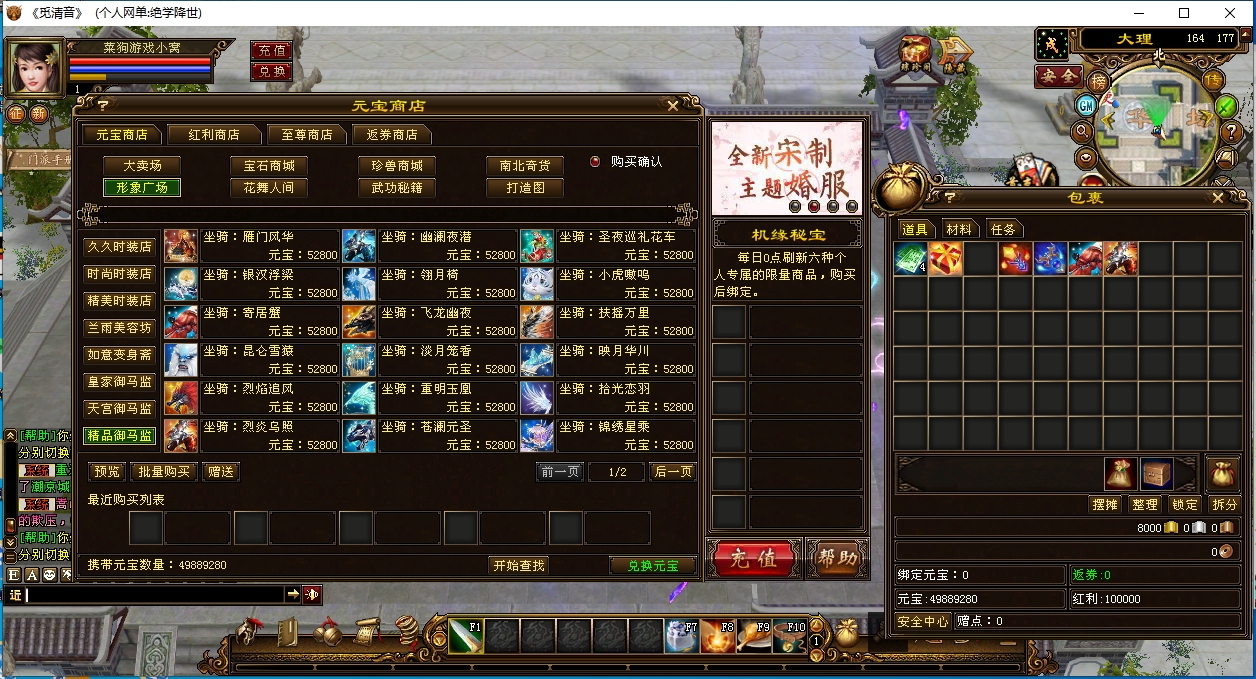1256x679 pixels.
Task: Preview the item with 预览
Action: click(x=107, y=472)
